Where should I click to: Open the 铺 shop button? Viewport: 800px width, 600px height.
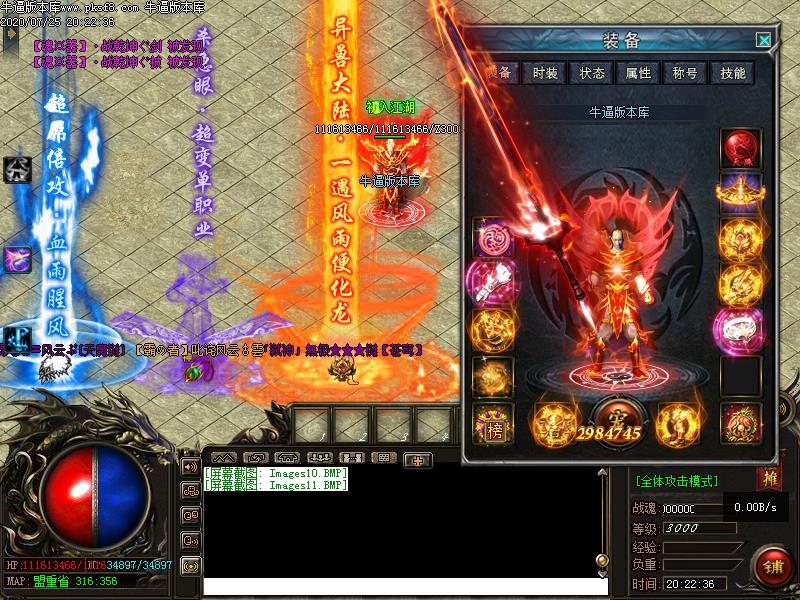click(773, 564)
